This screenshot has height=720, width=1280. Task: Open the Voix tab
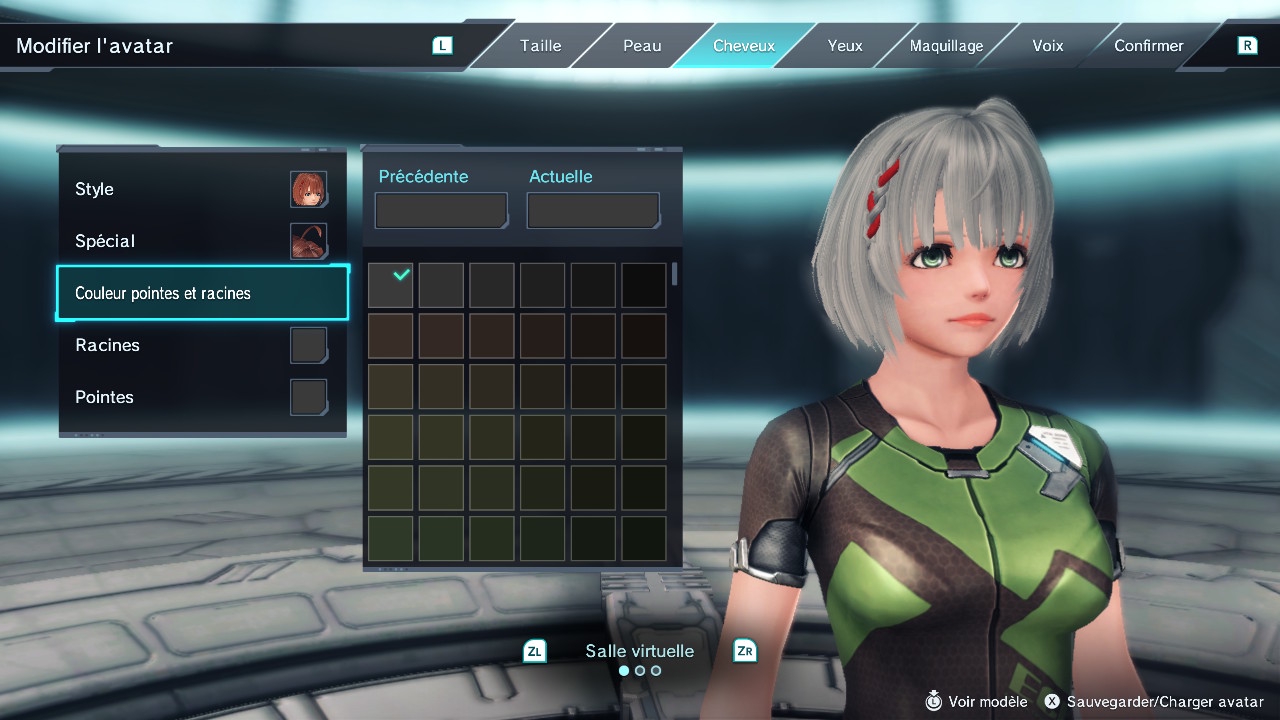pos(1047,46)
